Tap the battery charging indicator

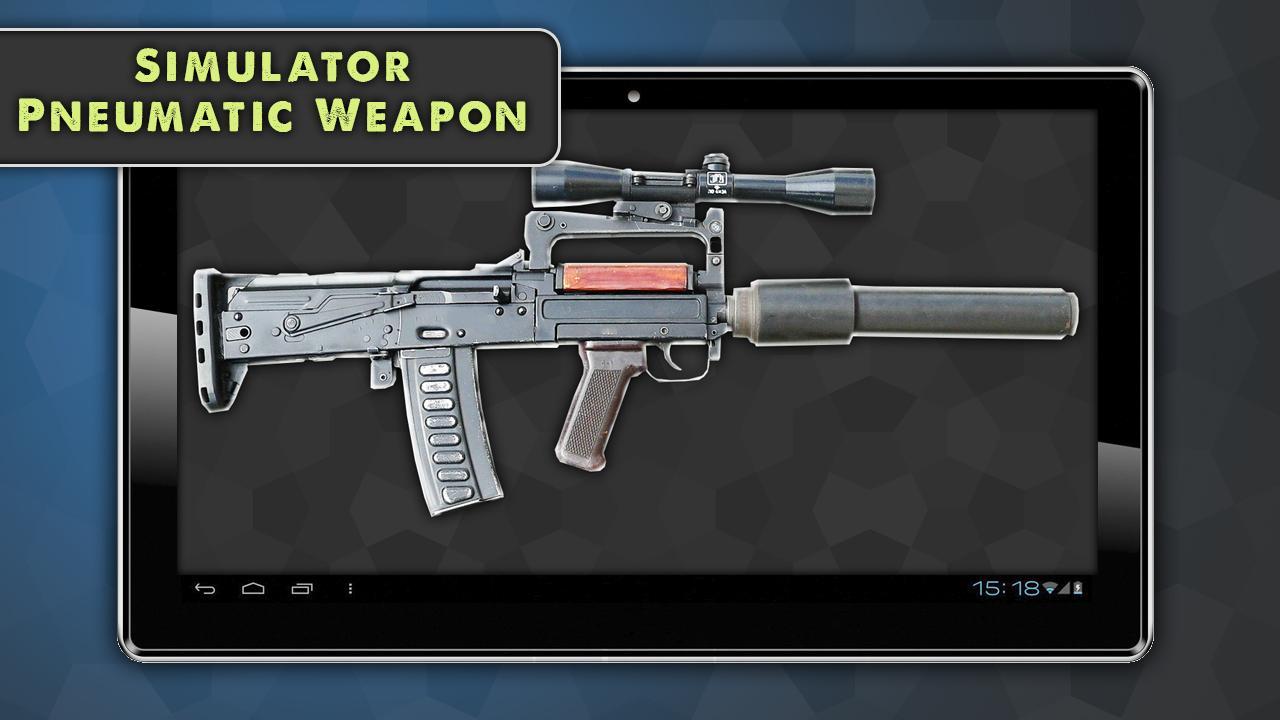[1078, 588]
